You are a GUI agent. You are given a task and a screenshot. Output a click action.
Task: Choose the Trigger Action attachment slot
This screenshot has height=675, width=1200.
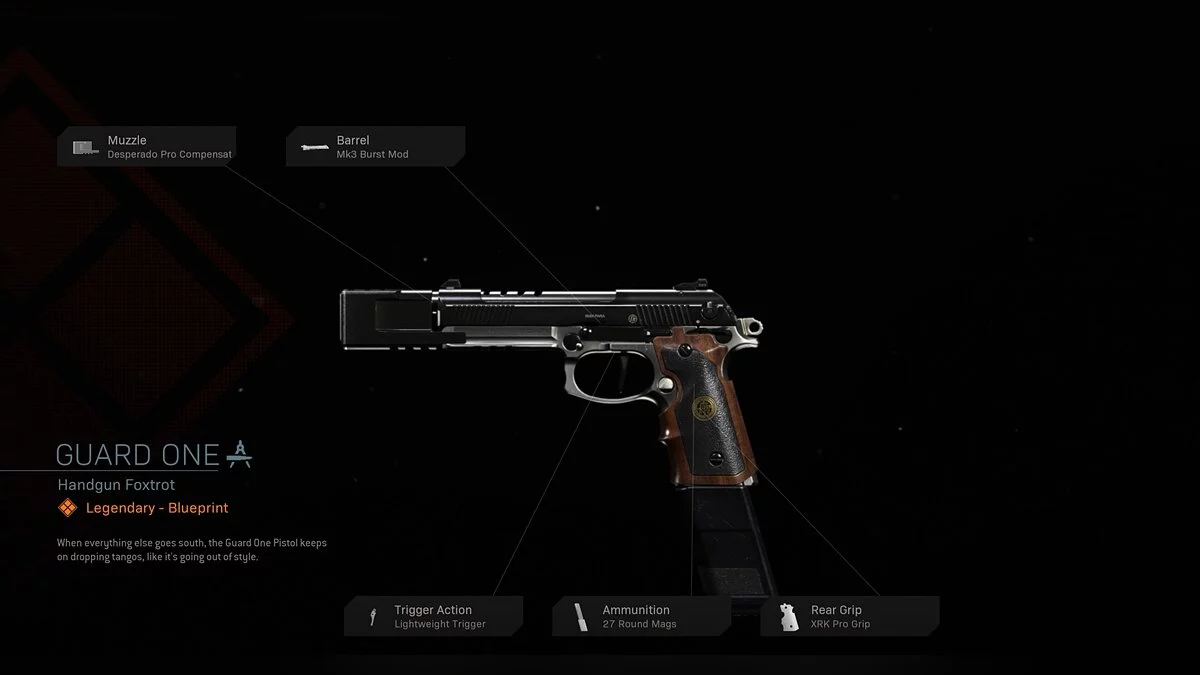click(x=433, y=616)
